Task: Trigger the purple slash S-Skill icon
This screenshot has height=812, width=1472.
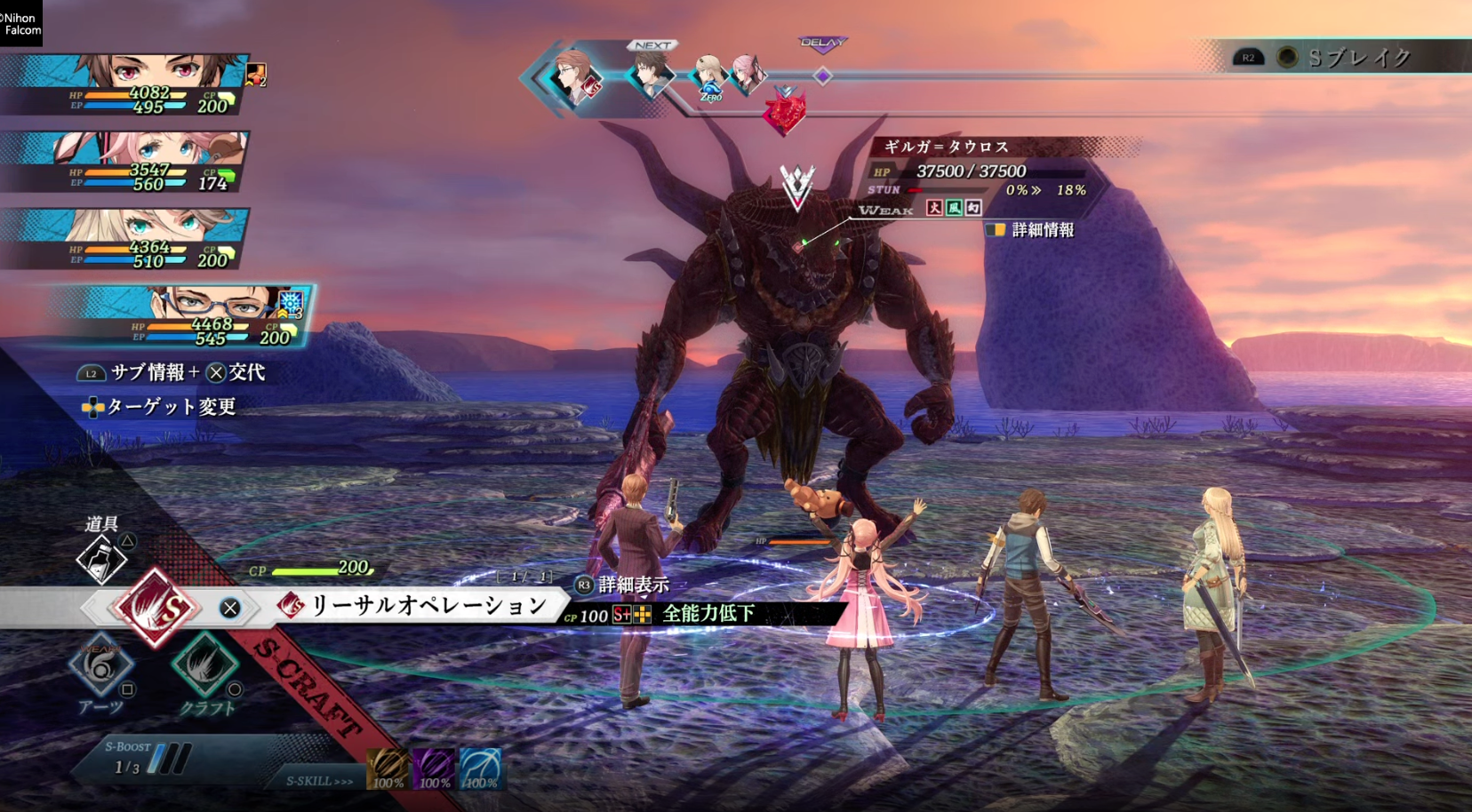Action: [435, 768]
